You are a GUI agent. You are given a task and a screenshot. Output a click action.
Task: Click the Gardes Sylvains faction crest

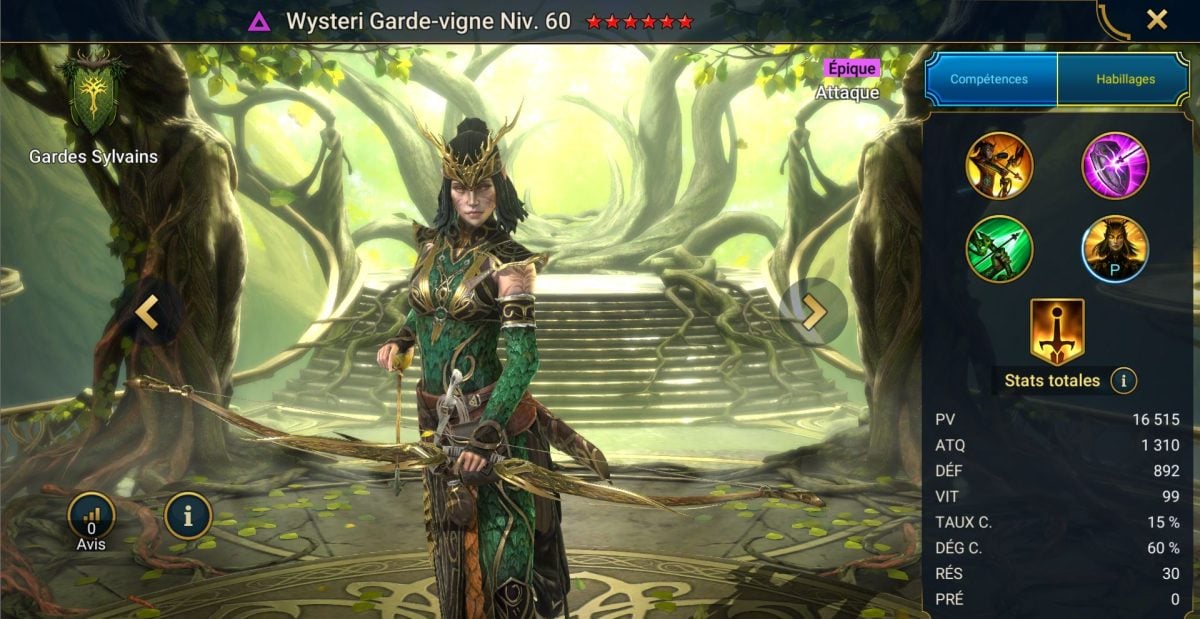click(92, 97)
